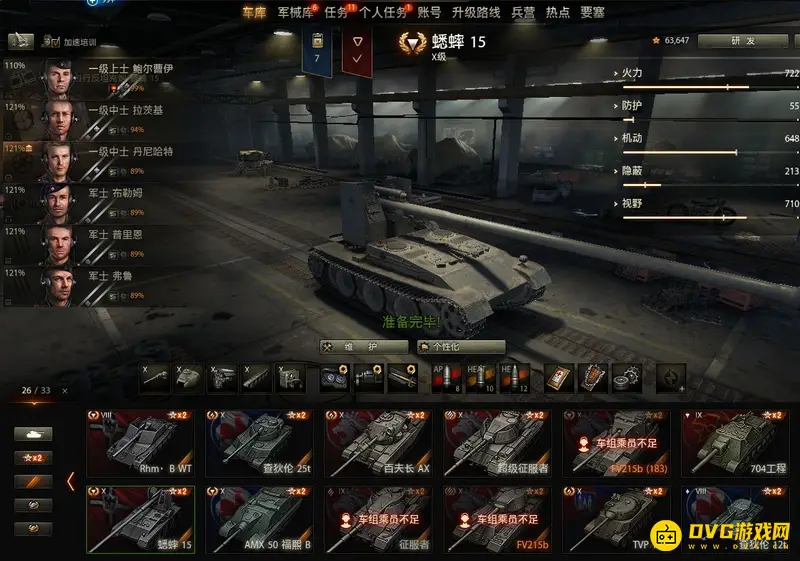Click the tank carousel left arrow
800x561 pixels.
[x=70, y=482]
